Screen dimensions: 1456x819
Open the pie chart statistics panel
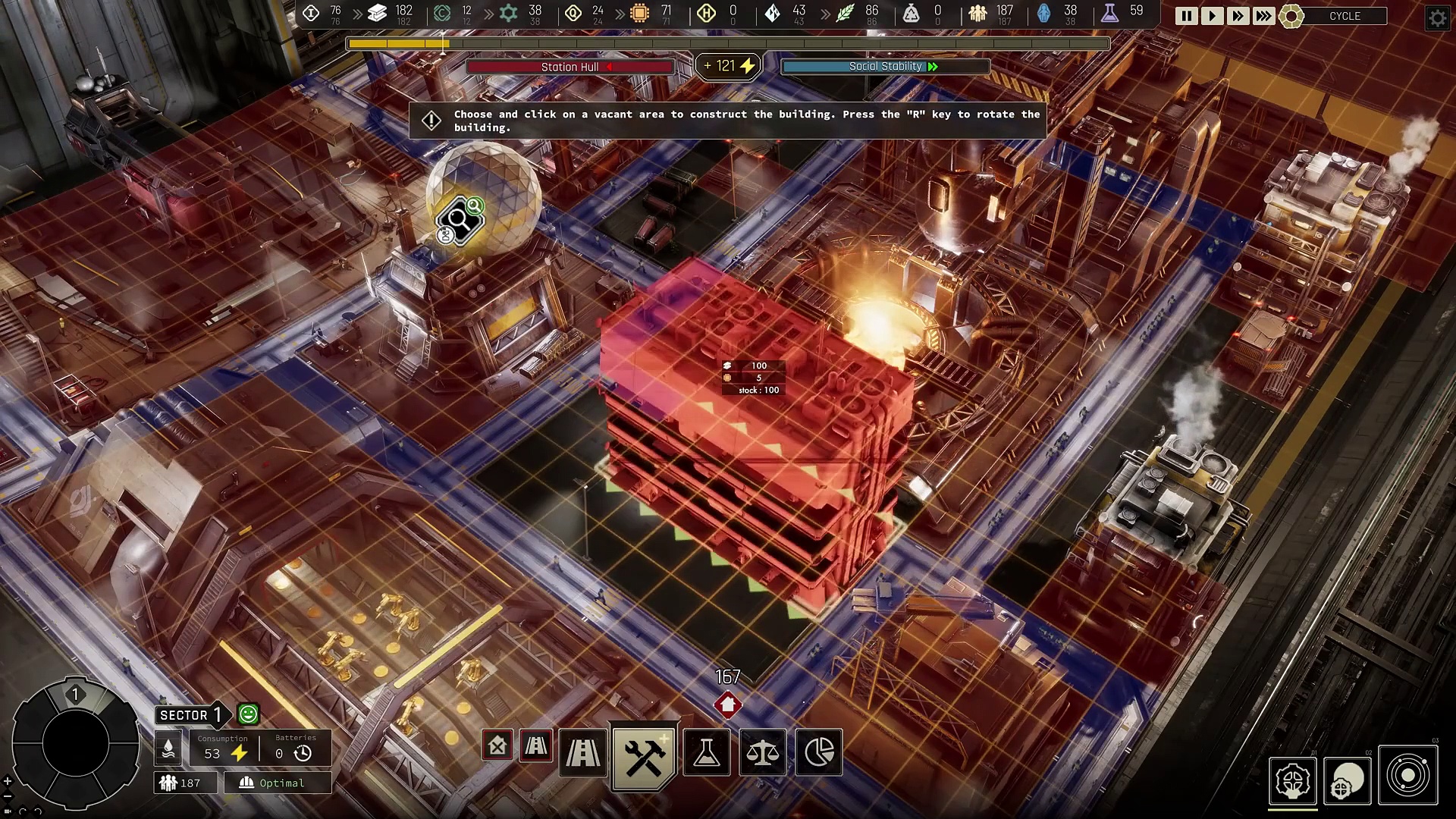click(818, 752)
